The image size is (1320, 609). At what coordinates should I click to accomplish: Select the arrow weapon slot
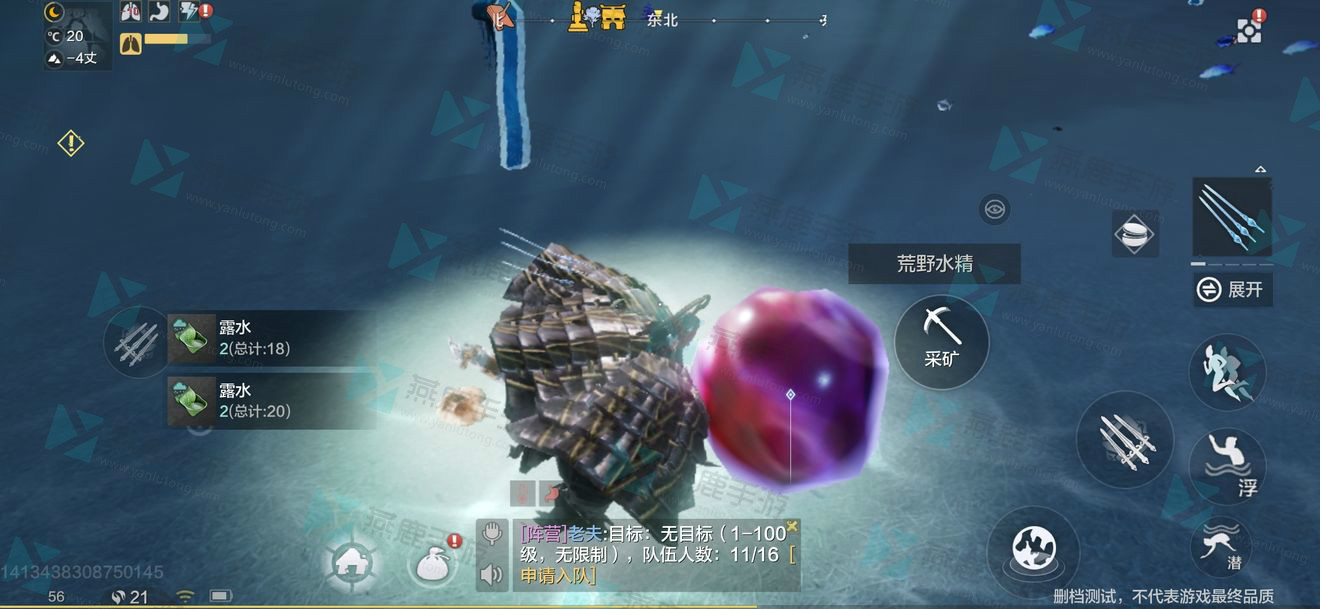1231,216
